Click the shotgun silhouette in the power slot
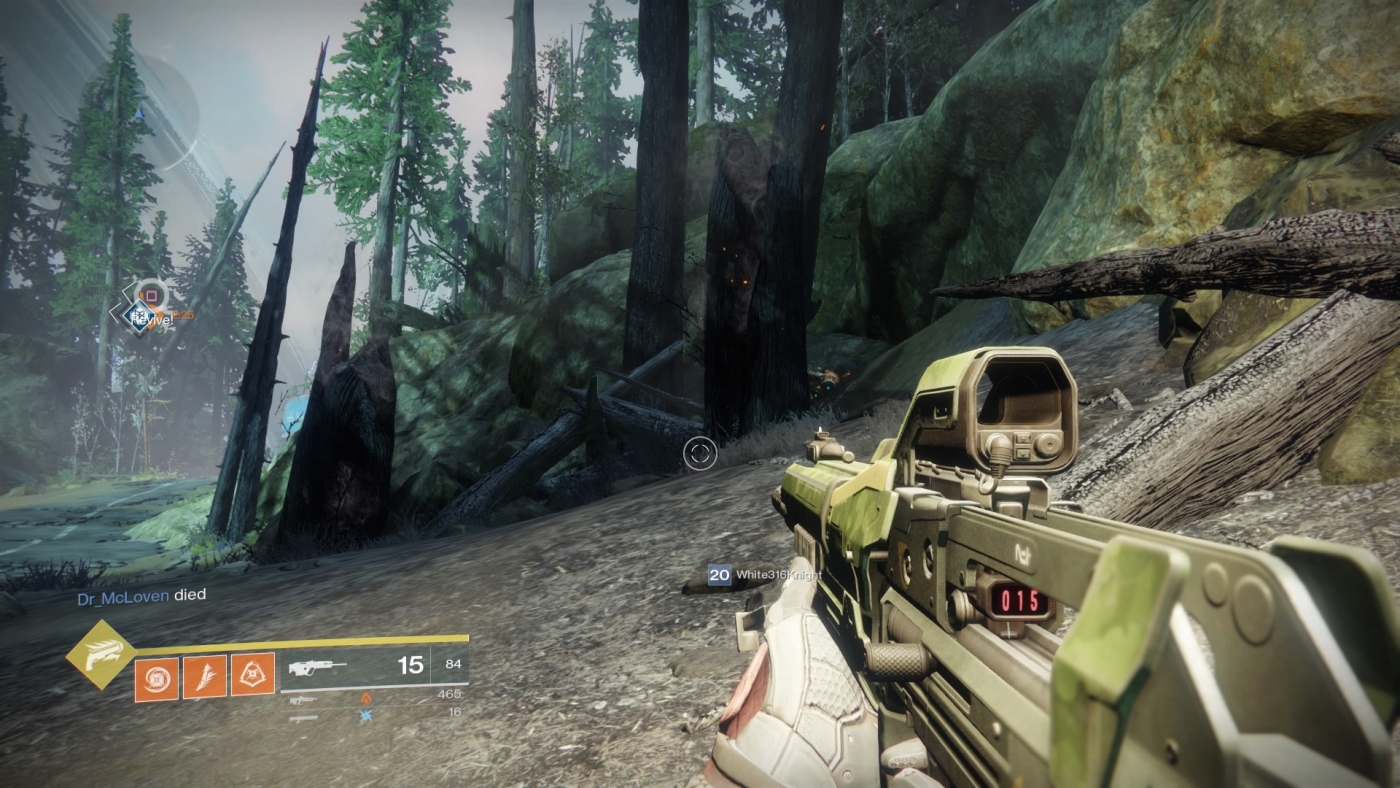The width and height of the screenshot is (1400, 788). (305, 720)
